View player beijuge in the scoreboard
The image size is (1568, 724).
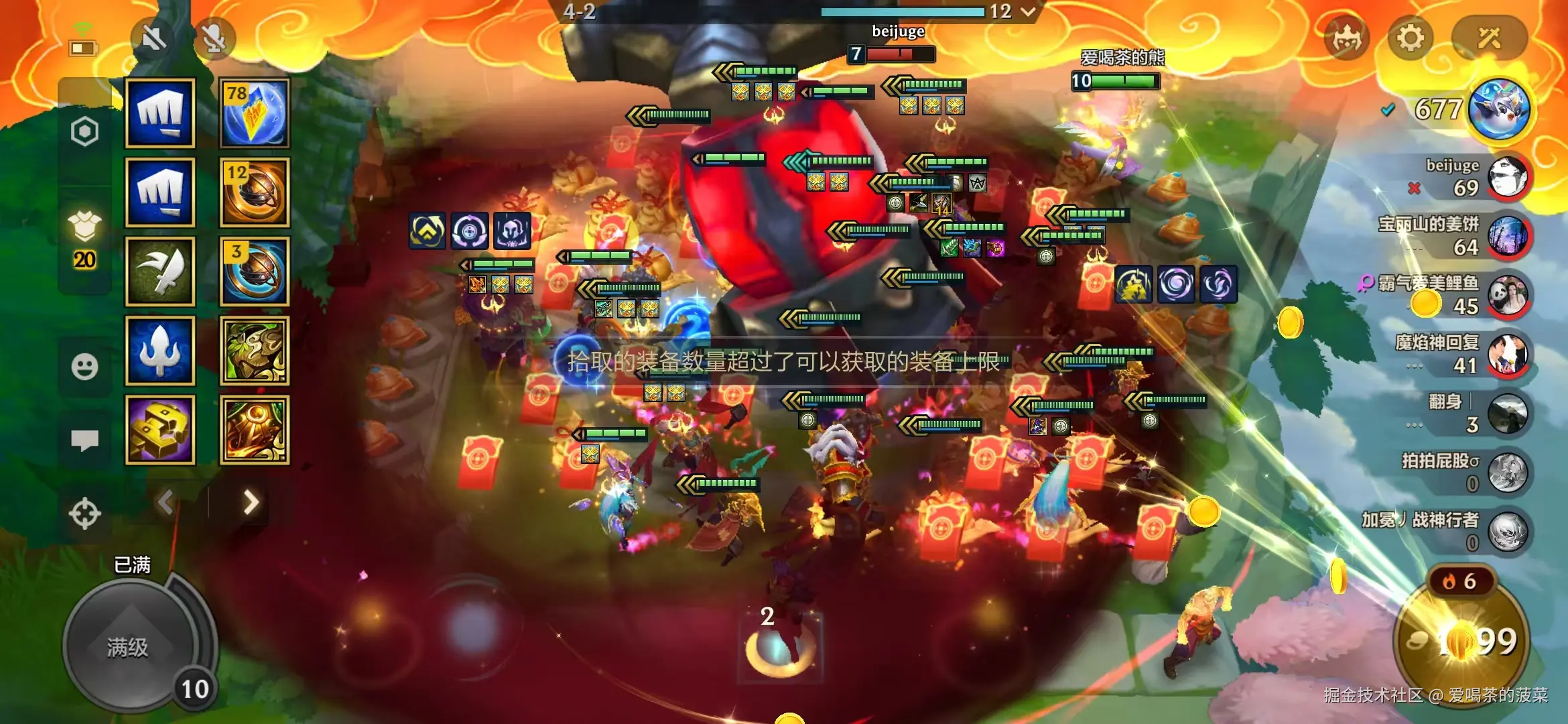pyautogui.click(x=1507, y=178)
